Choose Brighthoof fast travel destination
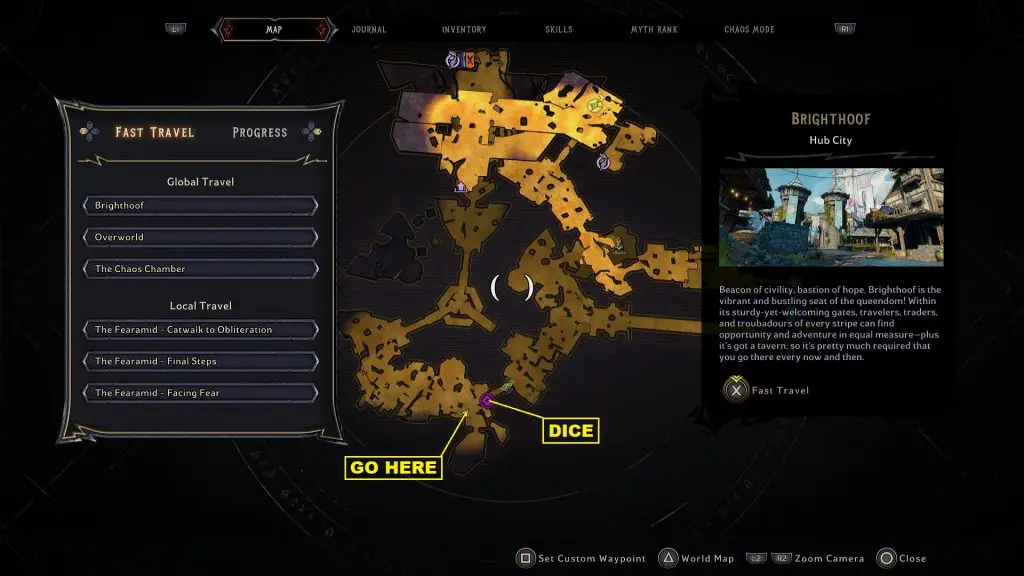The width and height of the screenshot is (1024, 576). pyautogui.click(x=200, y=206)
